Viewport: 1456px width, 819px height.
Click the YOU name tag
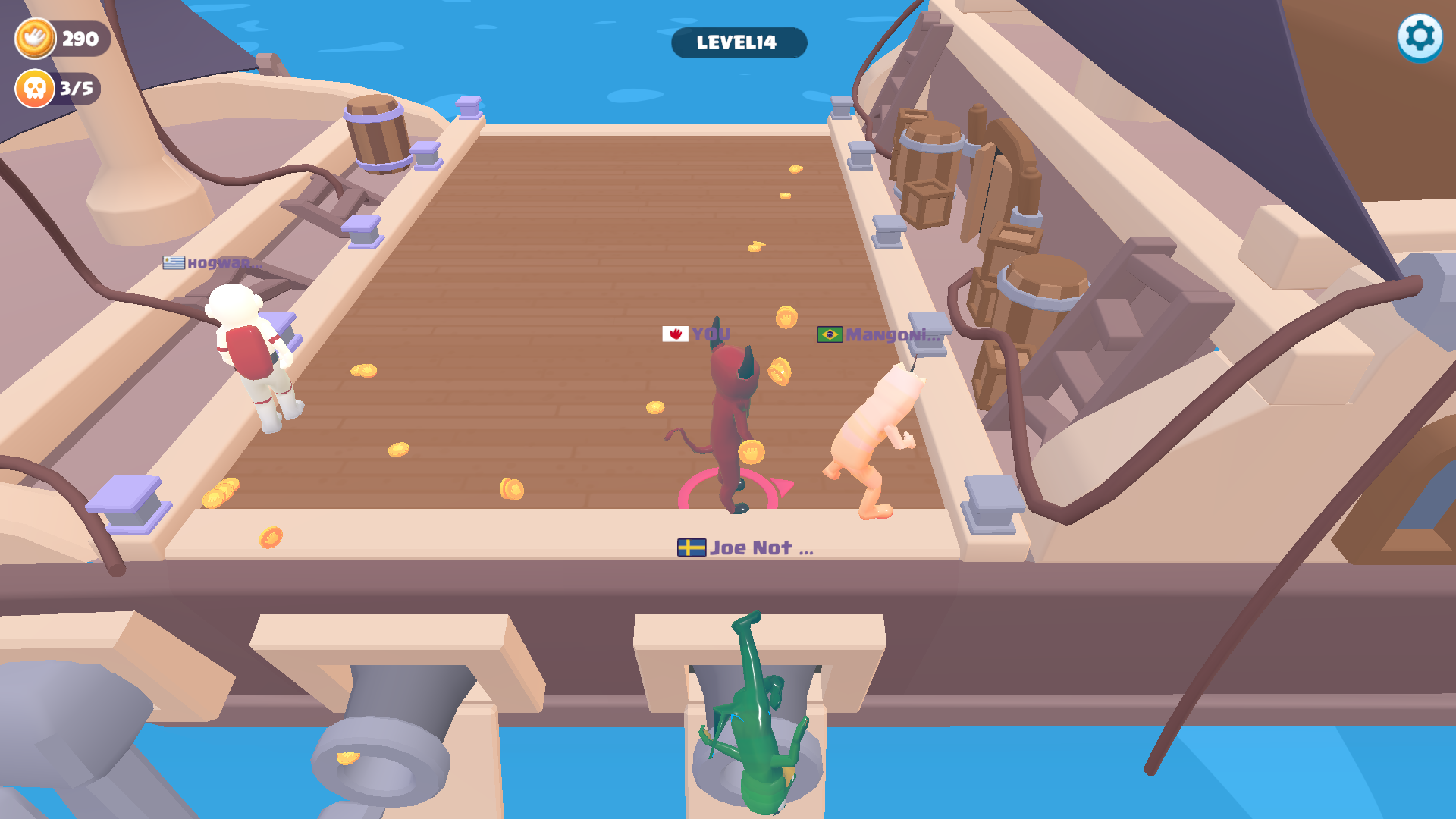click(711, 332)
